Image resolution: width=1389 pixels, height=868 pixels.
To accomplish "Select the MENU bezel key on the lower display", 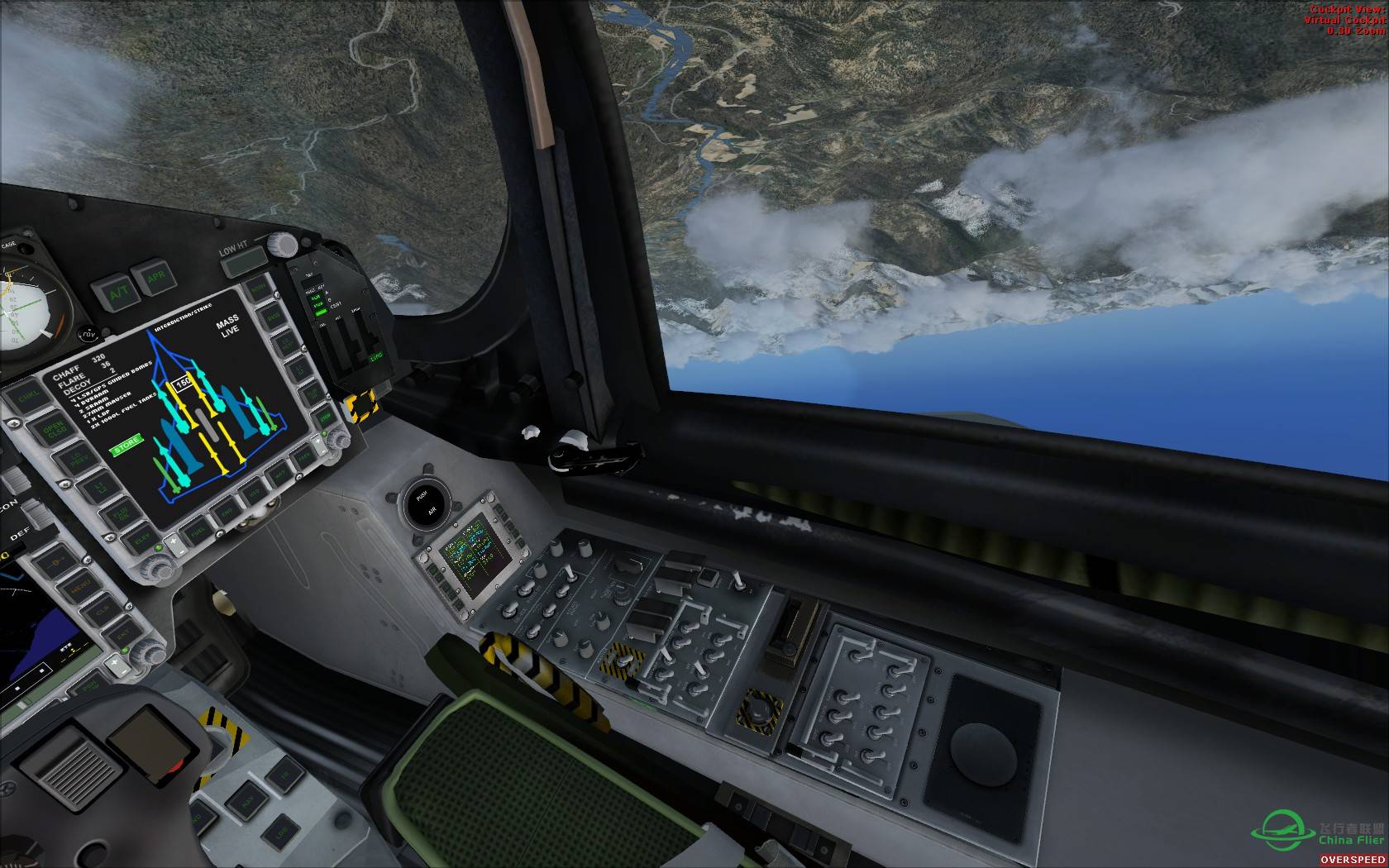I will click(81, 588).
